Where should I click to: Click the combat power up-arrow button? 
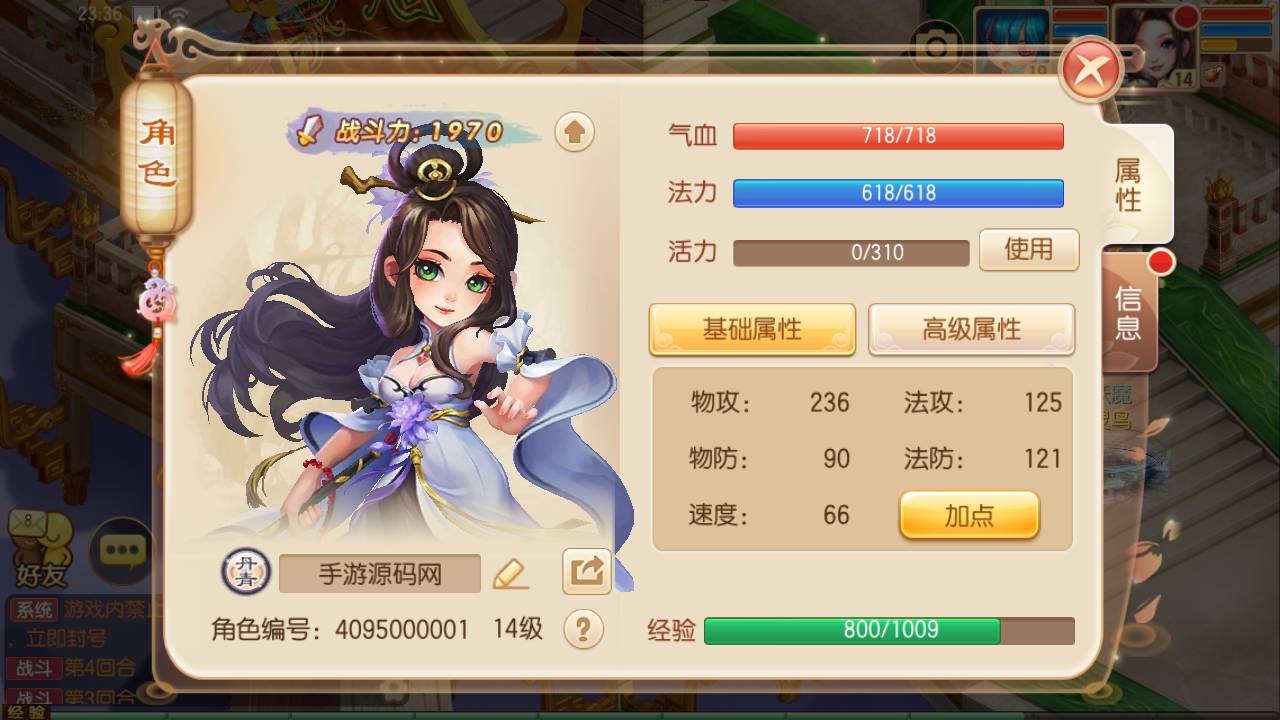click(574, 132)
